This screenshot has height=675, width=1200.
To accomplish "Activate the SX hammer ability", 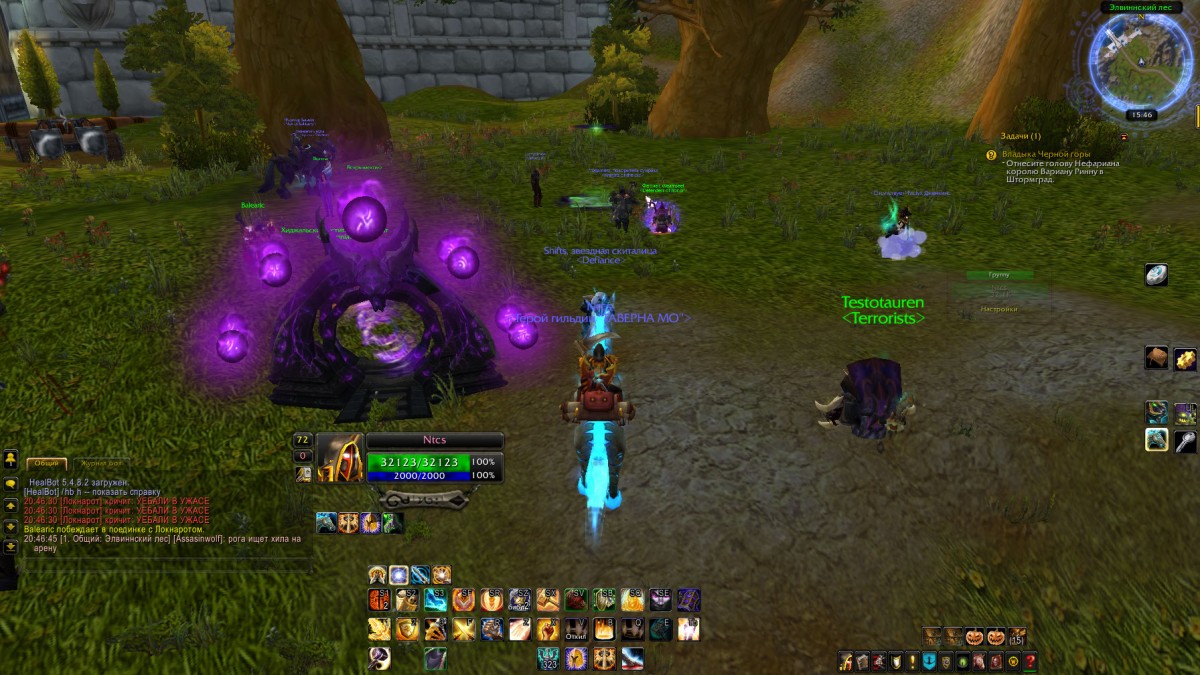I will [x=547, y=599].
